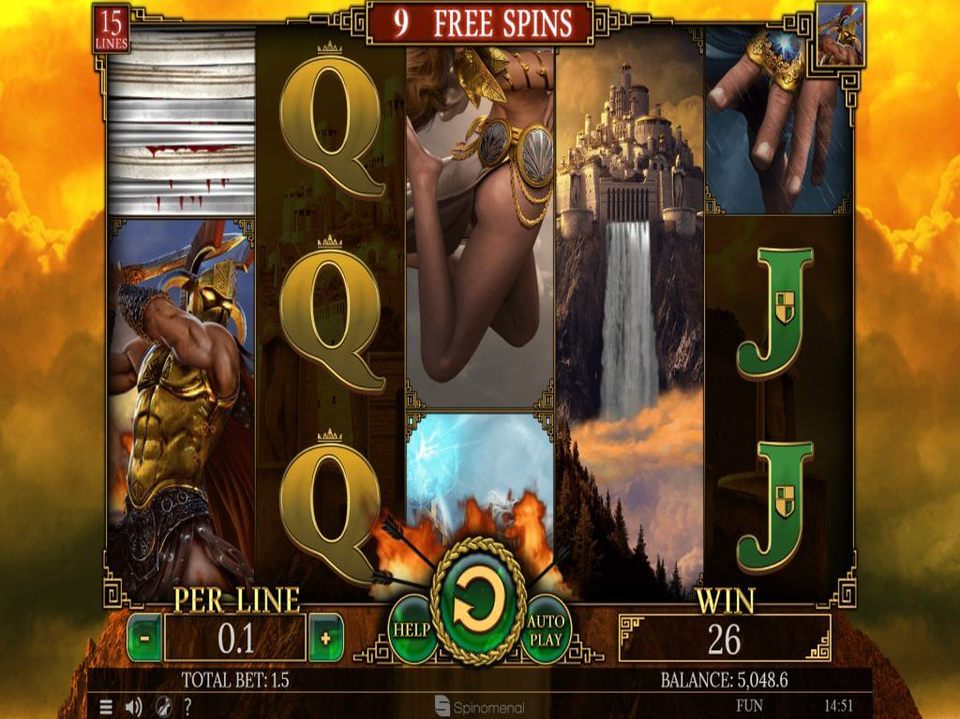Spin the reels with the green spin button
Image resolution: width=960 pixels, height=719 pixels.
[x=479, y=601]
